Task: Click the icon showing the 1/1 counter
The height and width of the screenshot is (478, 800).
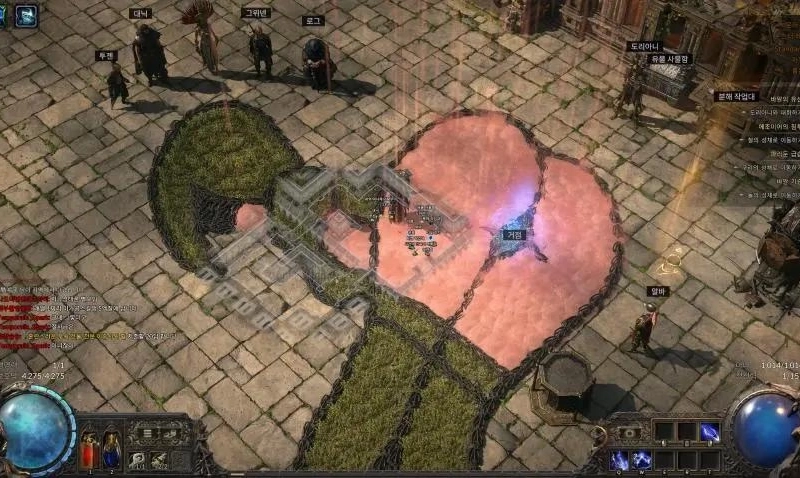Action: (x=137, y=460)
